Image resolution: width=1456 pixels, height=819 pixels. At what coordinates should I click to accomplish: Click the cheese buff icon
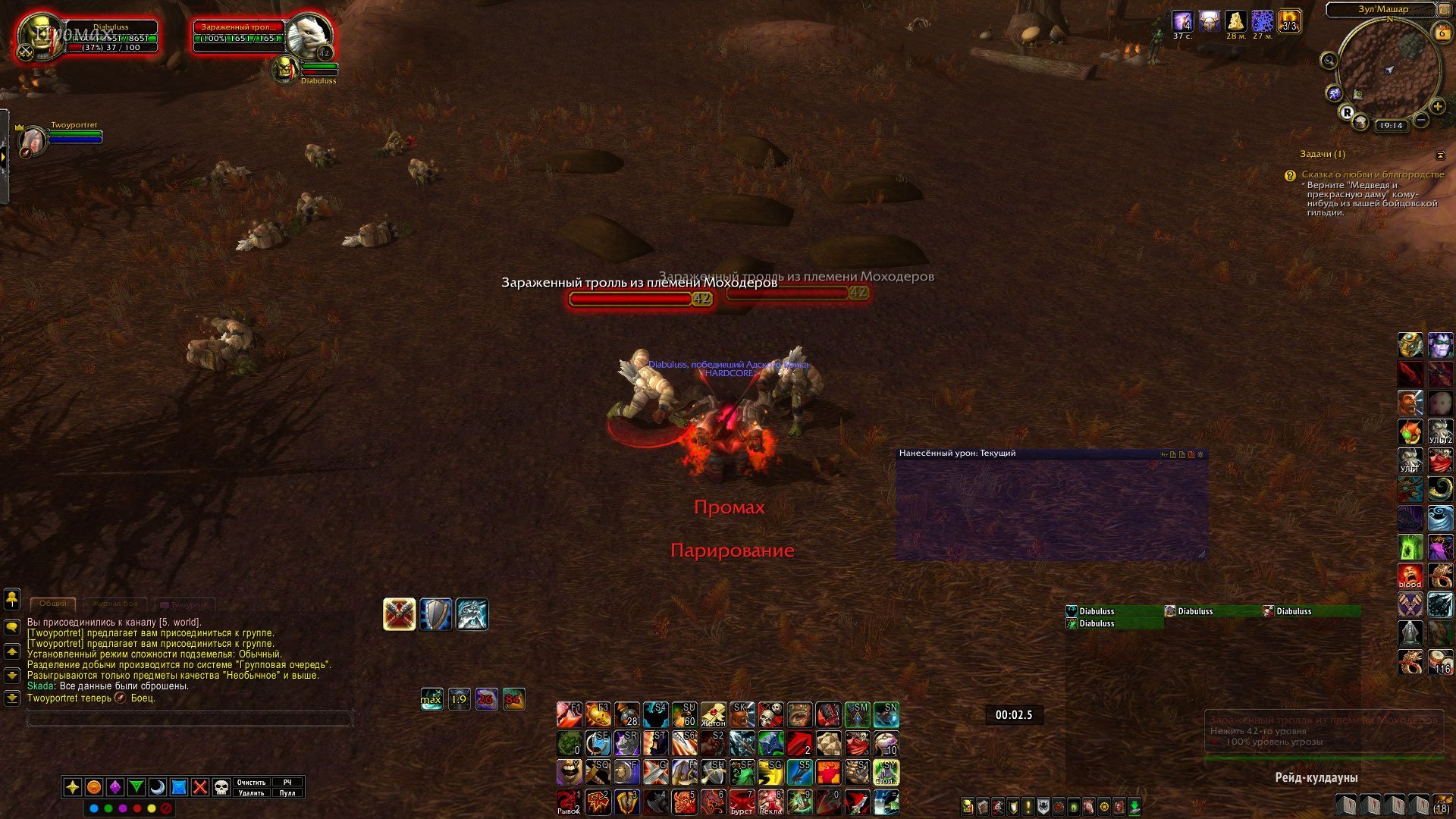[1236, 21]
